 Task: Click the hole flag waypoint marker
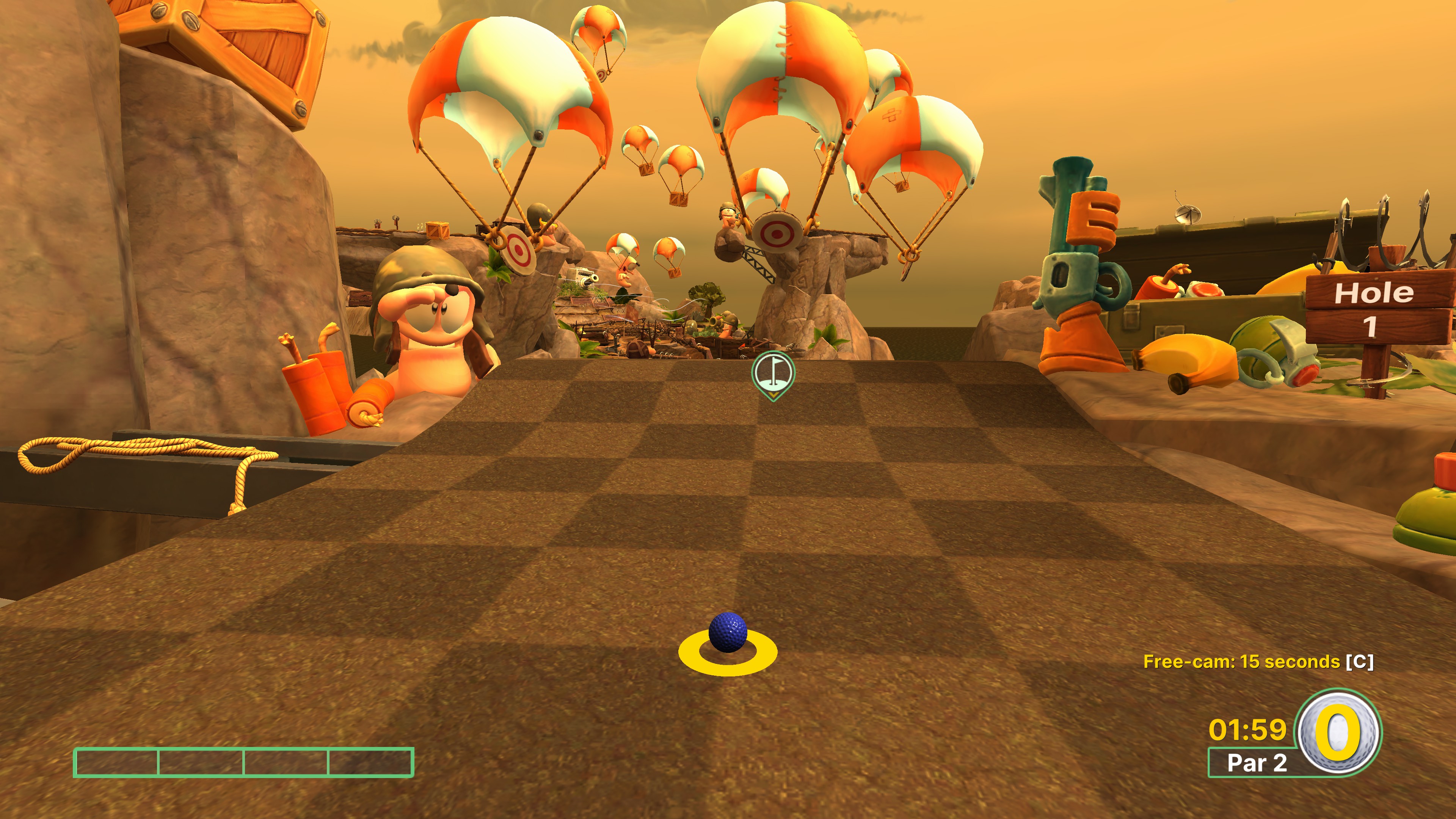[x=773, y=372]
